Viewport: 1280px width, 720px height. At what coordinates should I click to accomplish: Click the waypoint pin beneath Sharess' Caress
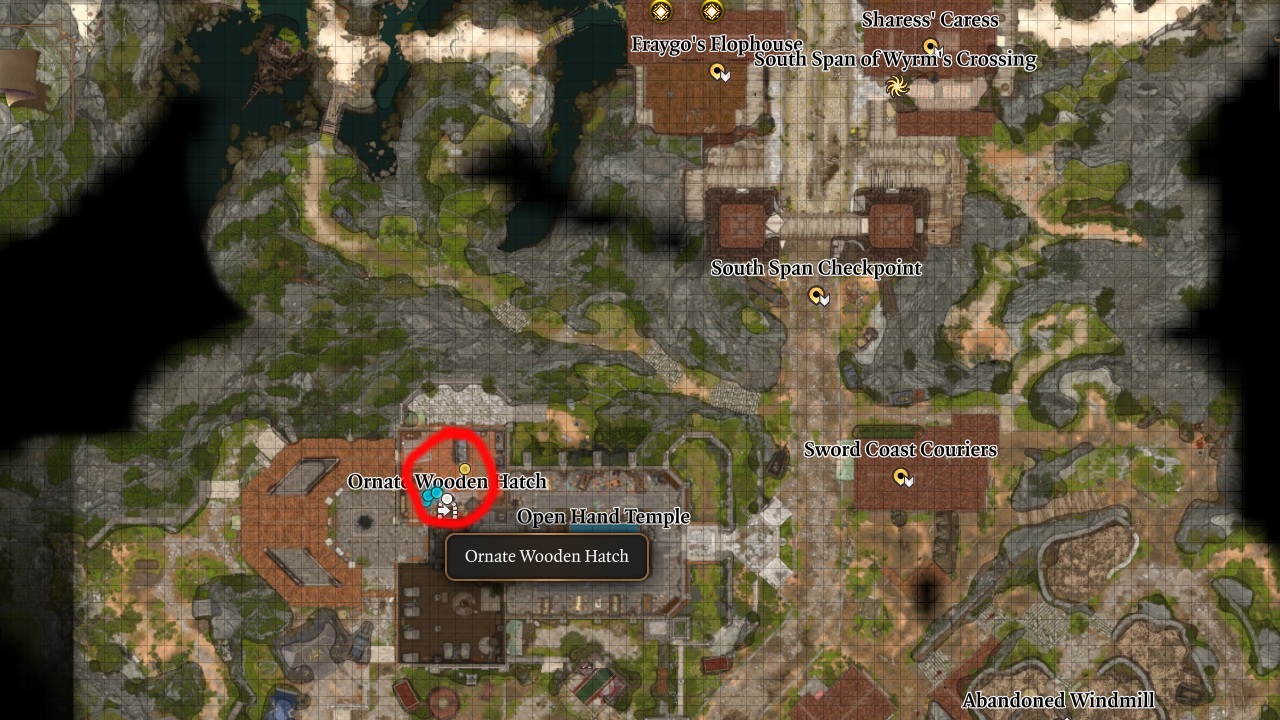[930, 46]
